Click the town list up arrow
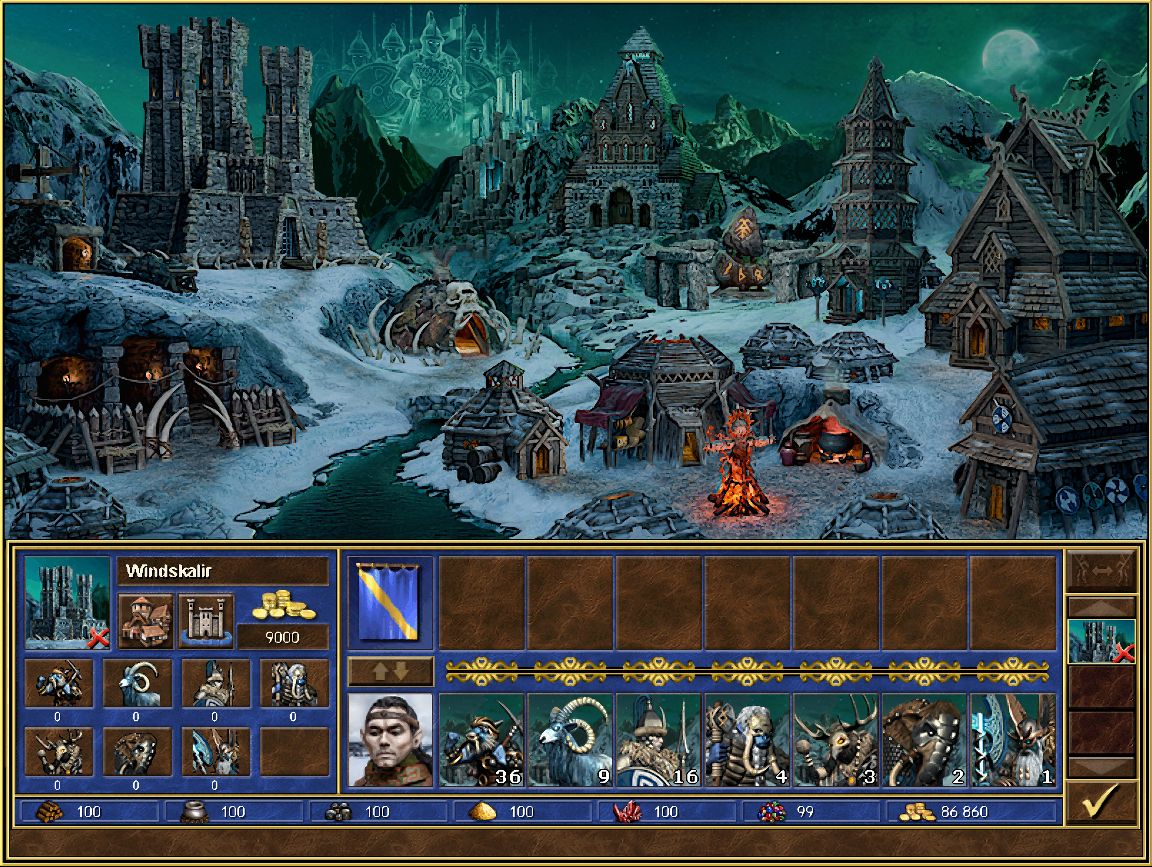Viewport: 1152px width, 867px height. coord(1102,607)
